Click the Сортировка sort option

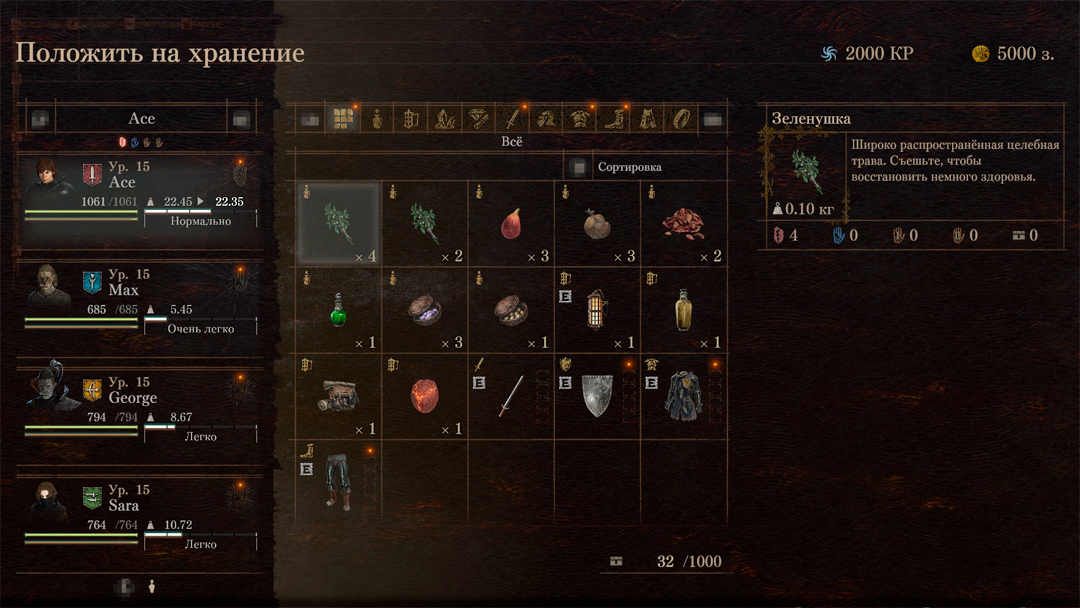629,167
